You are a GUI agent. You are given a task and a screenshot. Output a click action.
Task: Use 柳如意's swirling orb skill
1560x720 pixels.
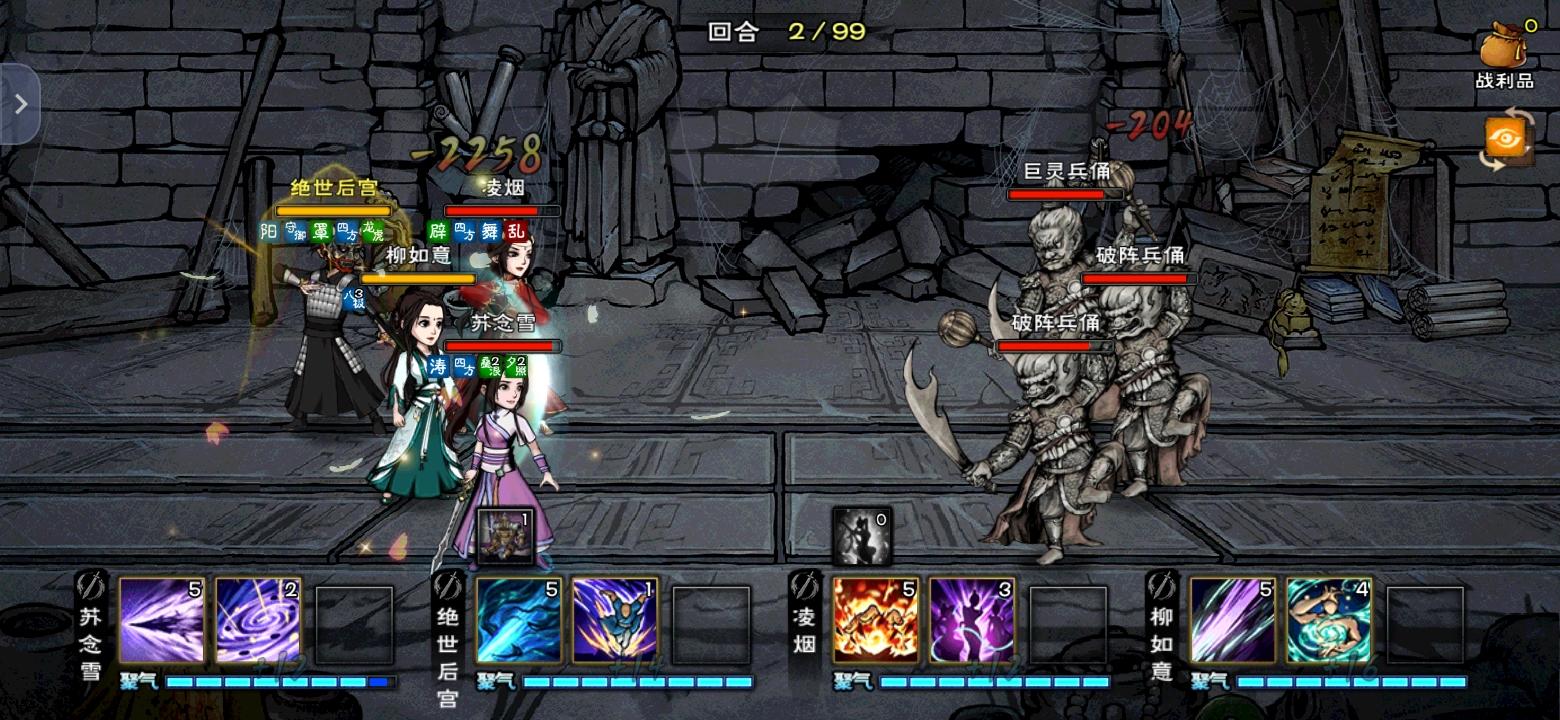pos(1330,620)
